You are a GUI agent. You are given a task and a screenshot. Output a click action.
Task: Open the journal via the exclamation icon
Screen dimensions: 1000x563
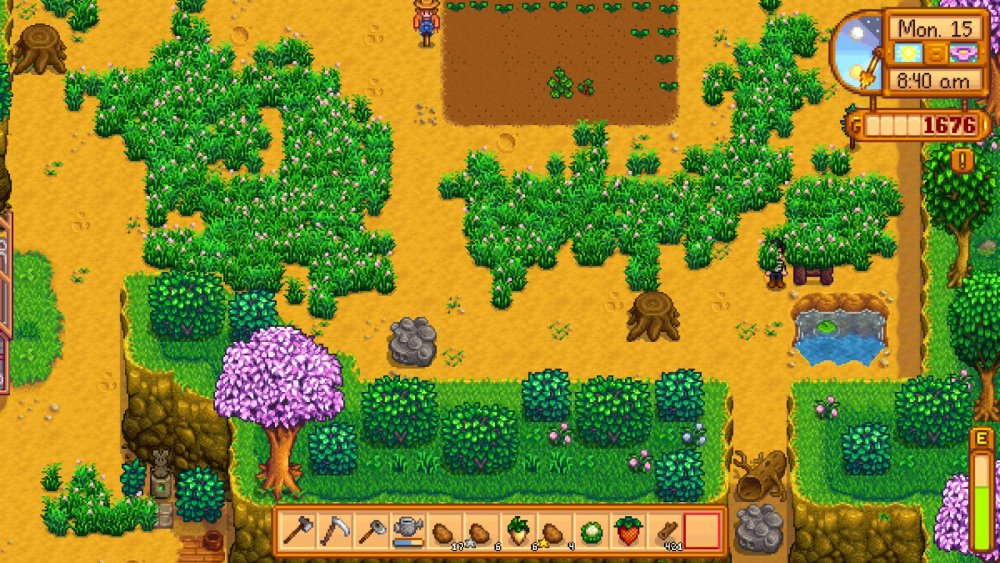click(x=962, y=160)
